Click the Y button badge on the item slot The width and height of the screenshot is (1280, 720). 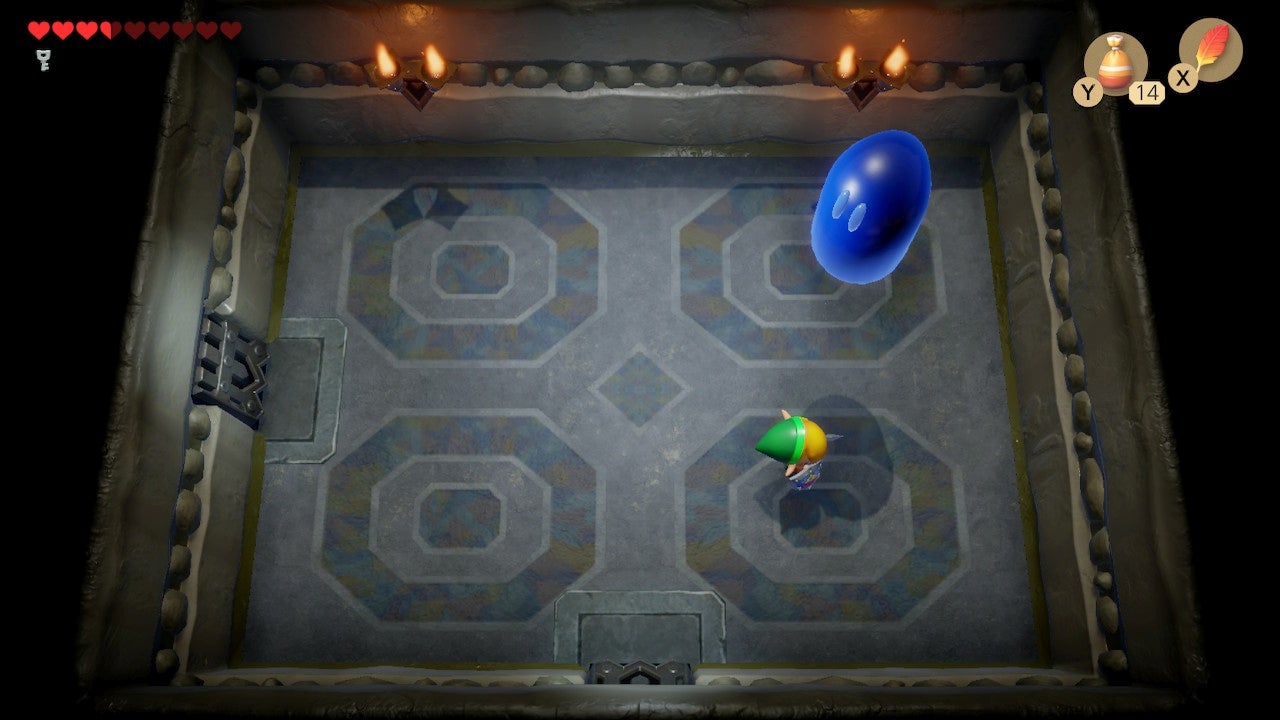(x=1089, y=90)
